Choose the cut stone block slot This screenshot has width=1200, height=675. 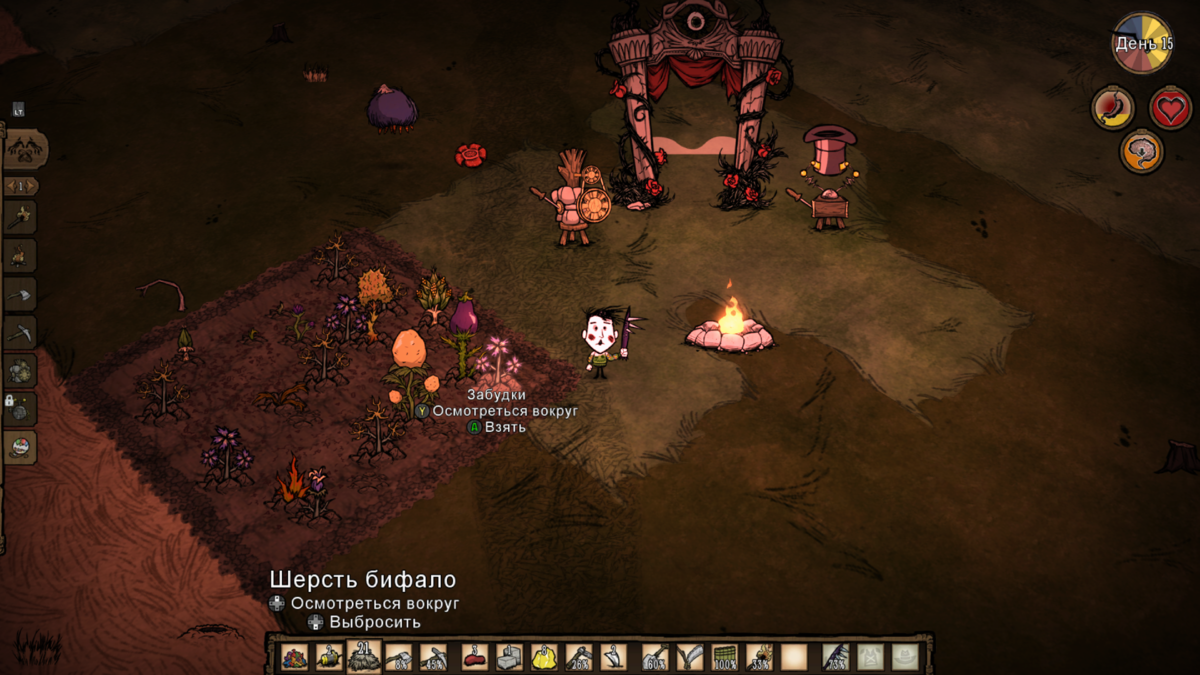[x=509, y=657]
